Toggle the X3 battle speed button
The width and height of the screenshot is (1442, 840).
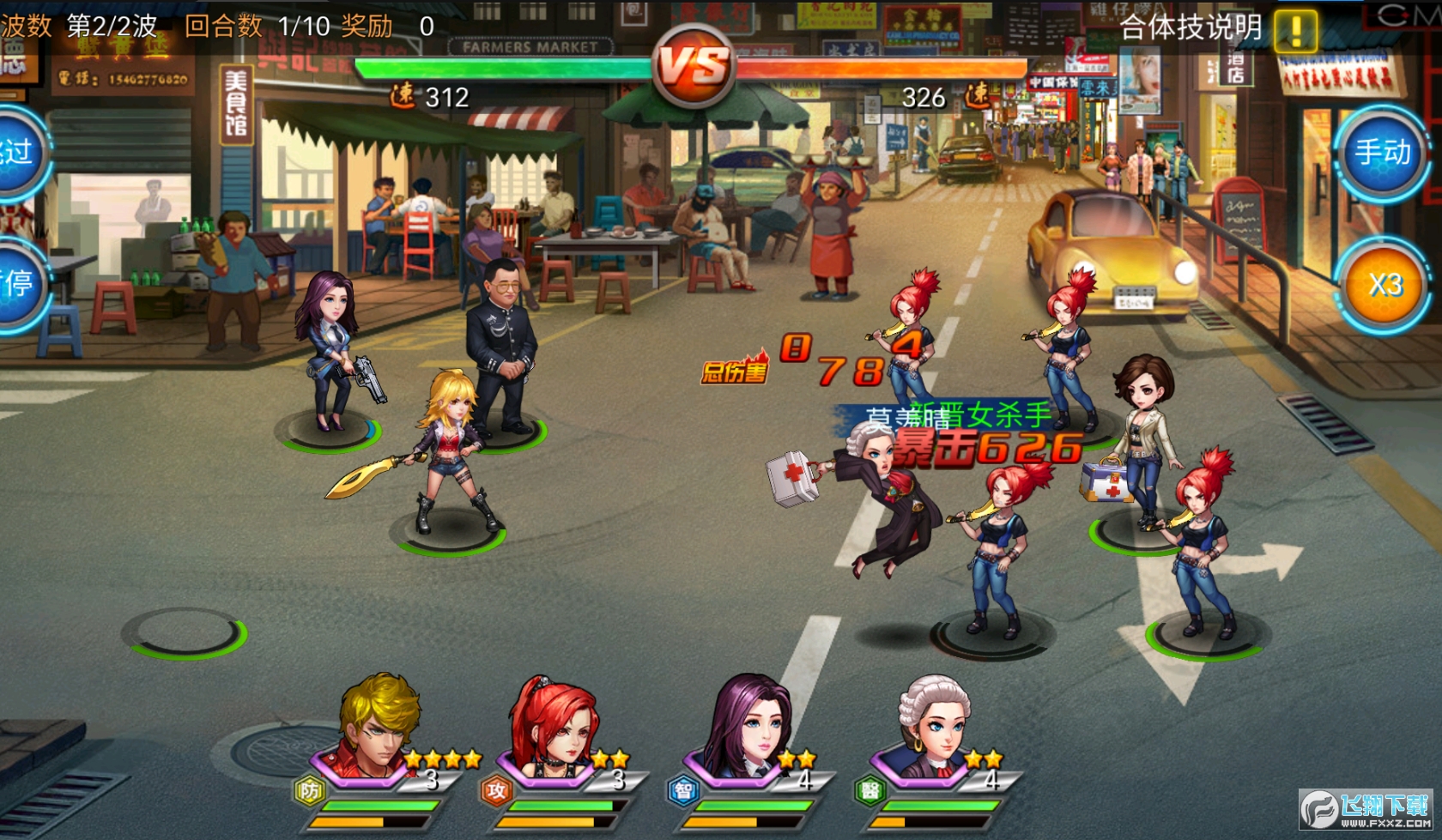(1384, 285)
